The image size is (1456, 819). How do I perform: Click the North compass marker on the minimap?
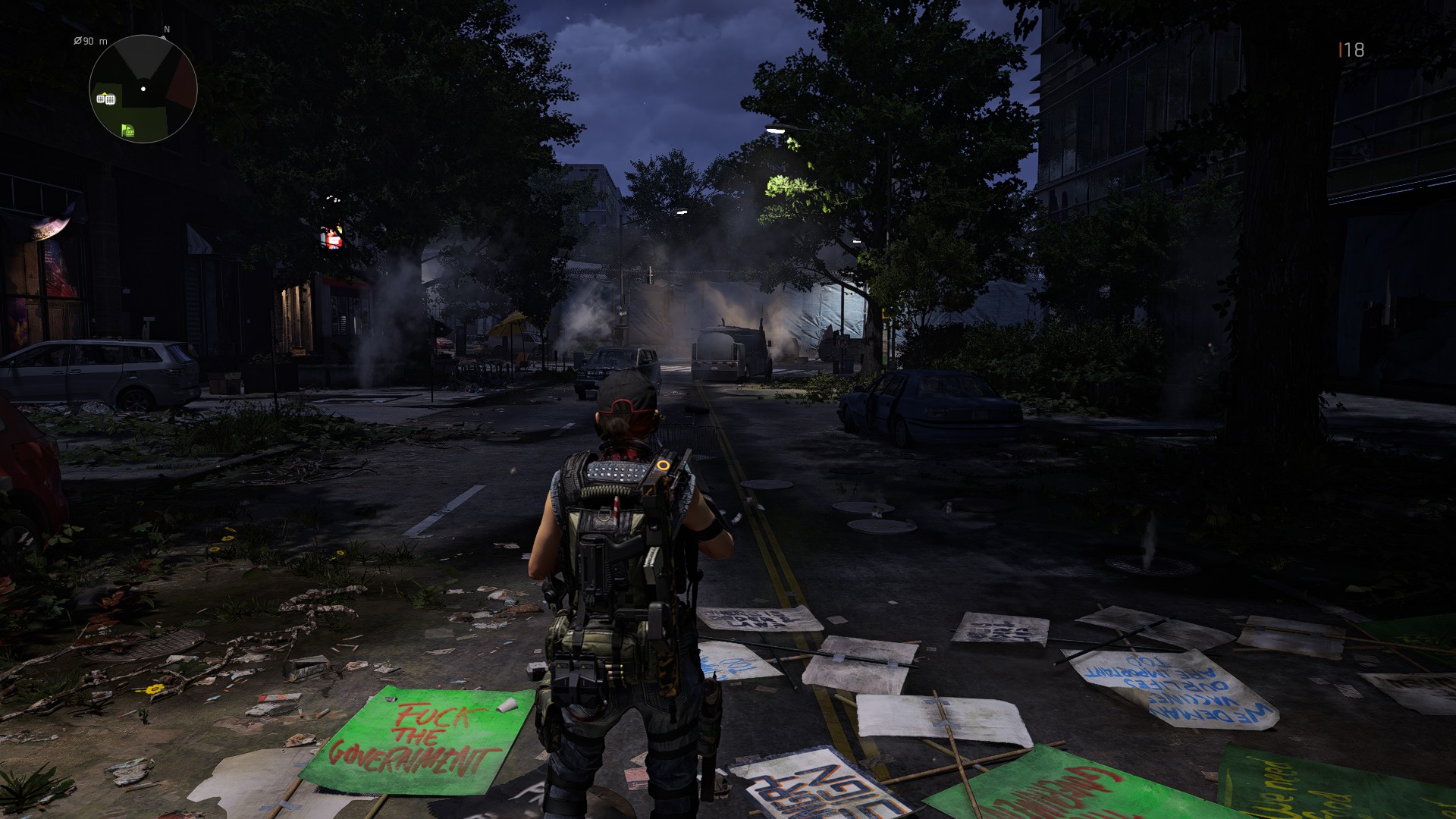[167, 29]
